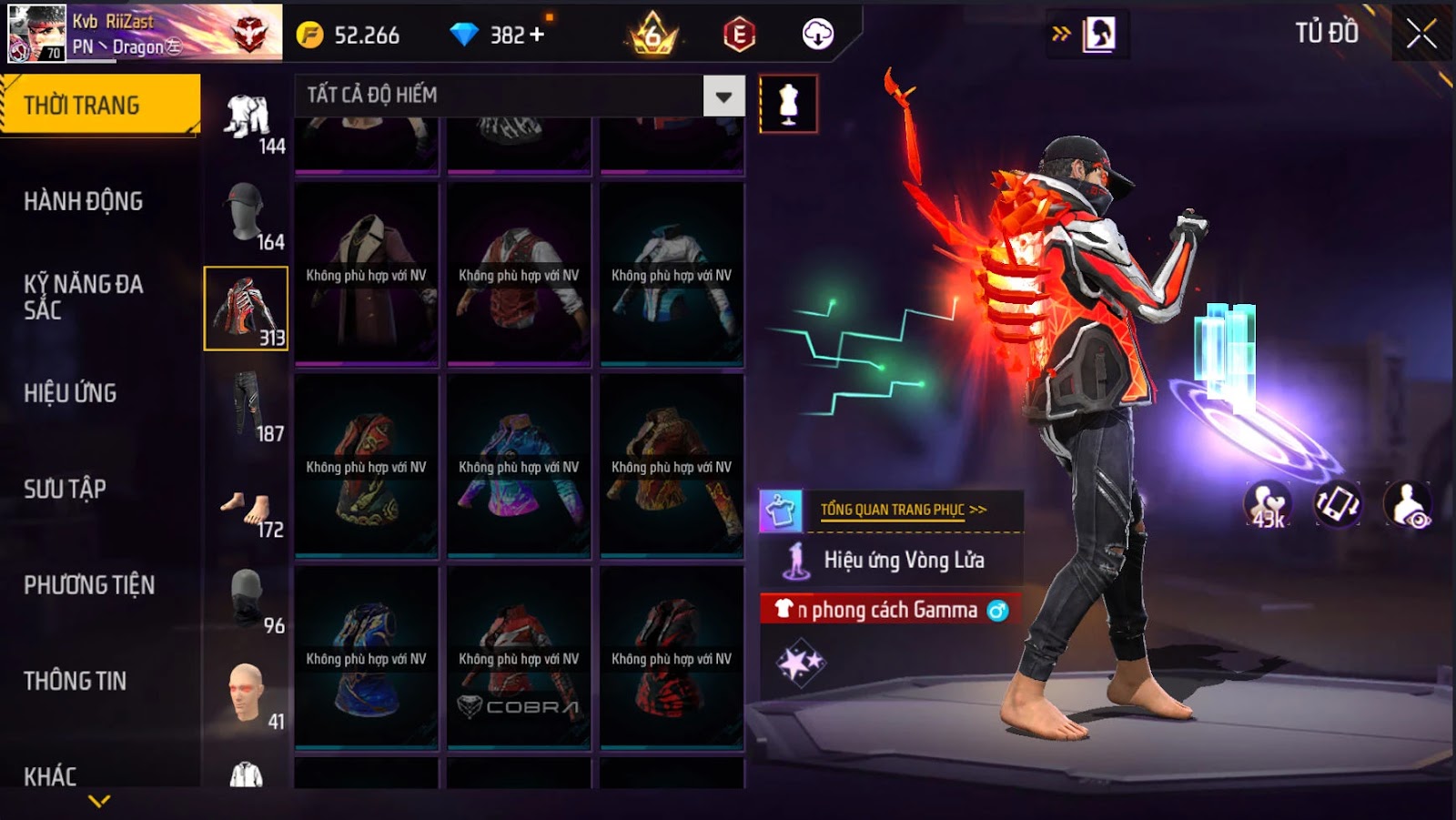This screenshot has height=820, width=1456.
Task: Show the Thông Tin tab
Action: point(76,681)
